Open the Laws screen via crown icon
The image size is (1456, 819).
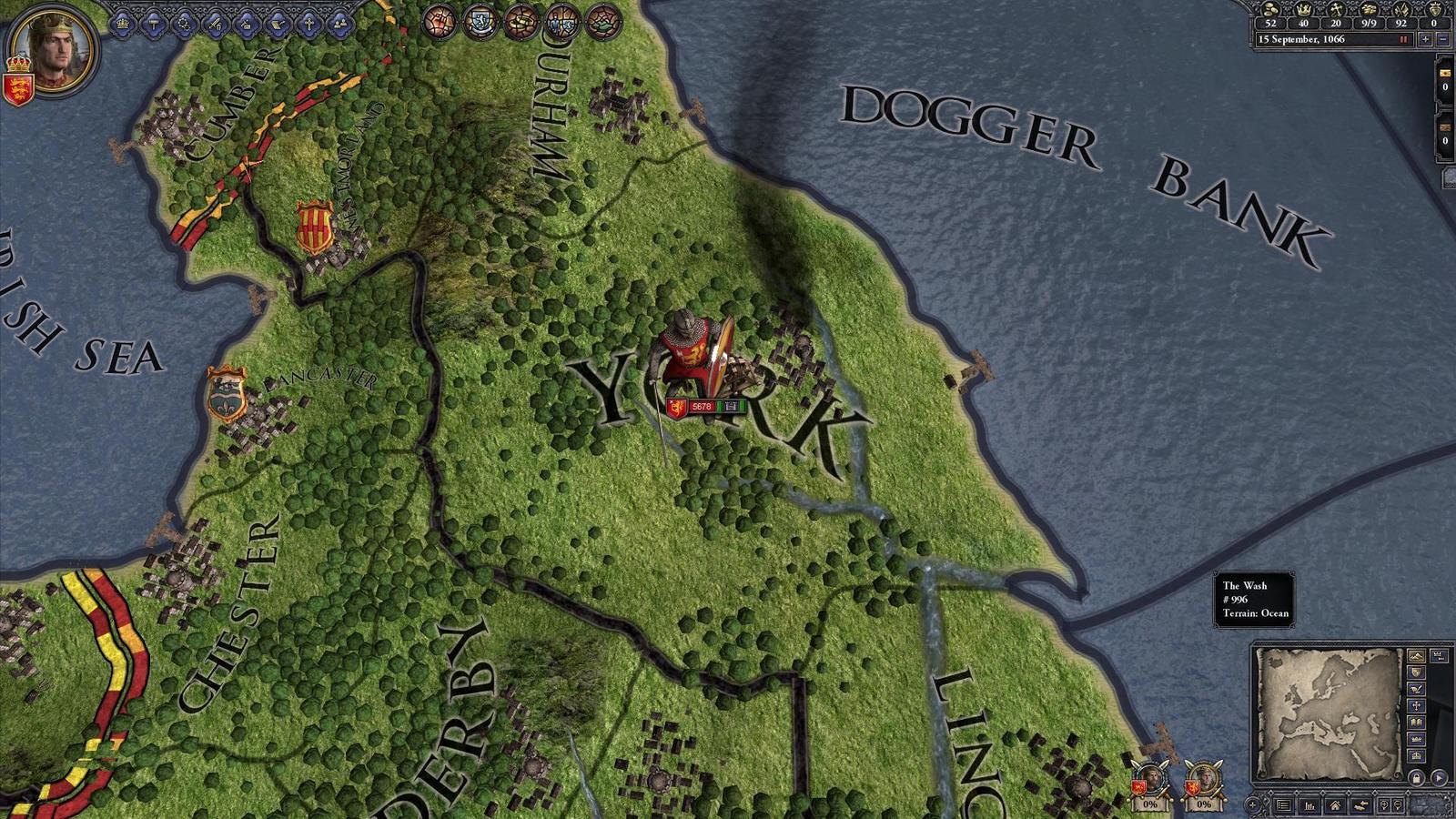tap(123, 25)
